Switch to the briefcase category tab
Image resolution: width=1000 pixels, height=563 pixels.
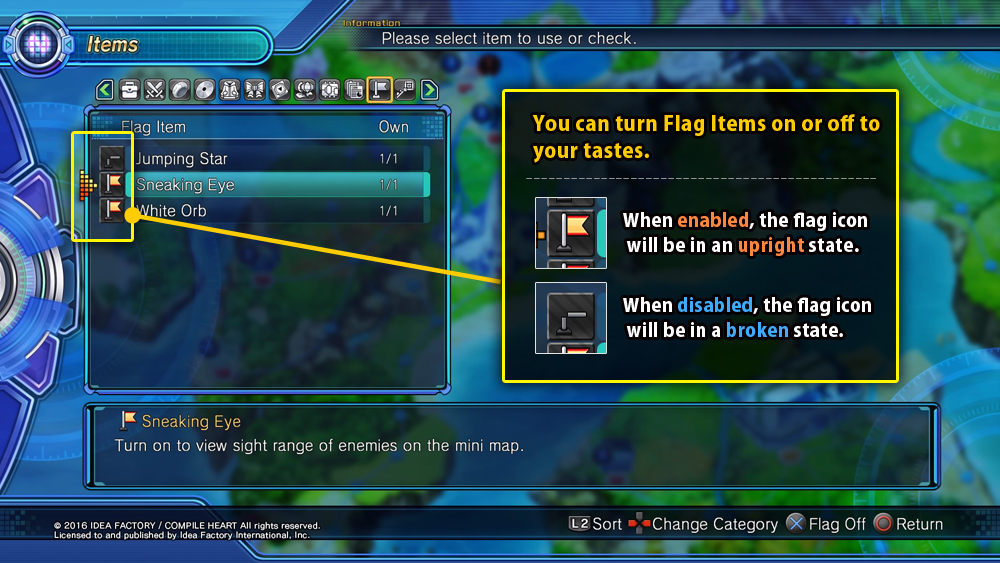pos(129,91)
